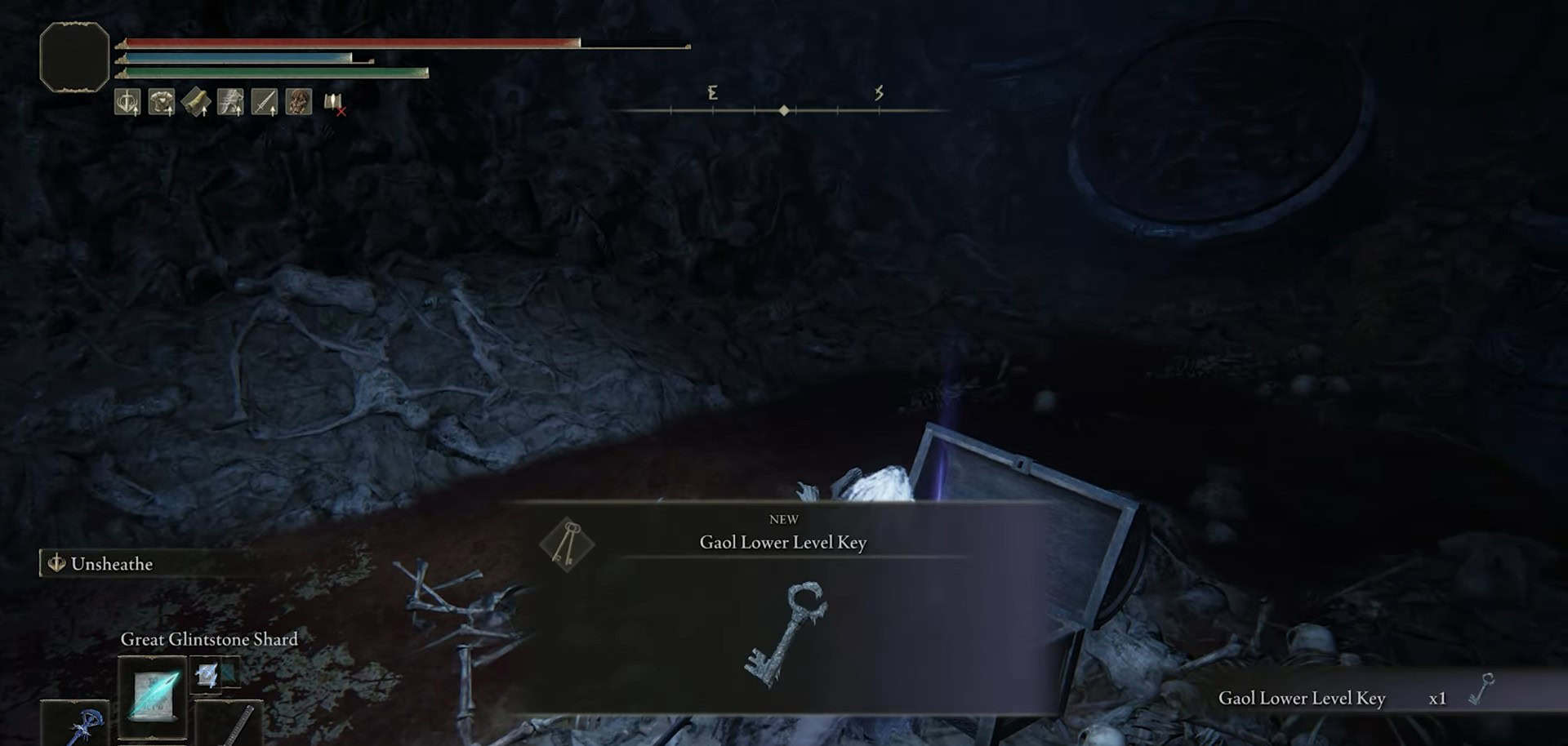Click the open book red-cross status icon
Screen dimensions: 1568x746
pos(334,103)
